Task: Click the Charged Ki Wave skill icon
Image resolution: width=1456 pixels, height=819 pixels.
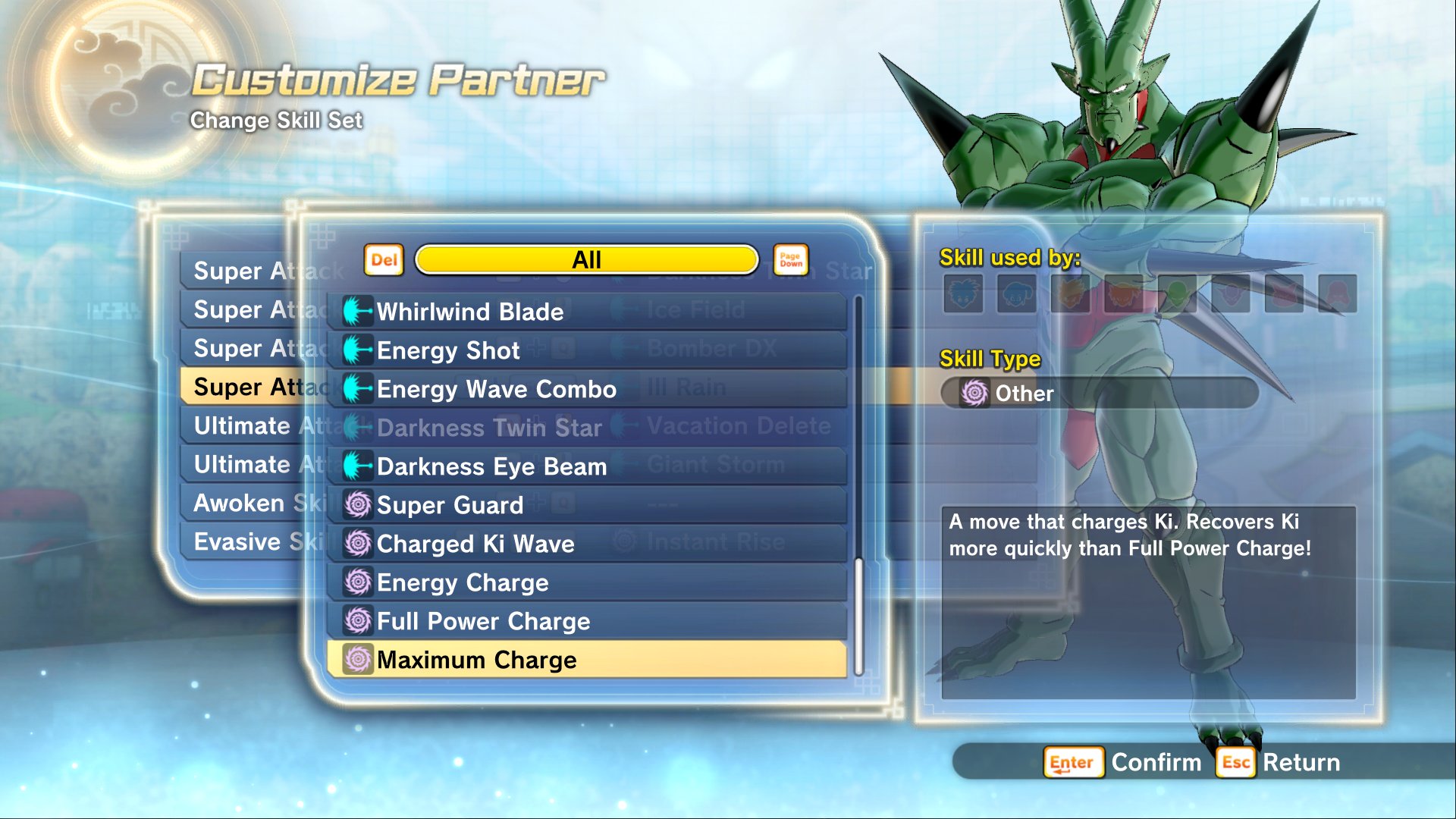Action: pyautogui.click(x=357, y=544)
